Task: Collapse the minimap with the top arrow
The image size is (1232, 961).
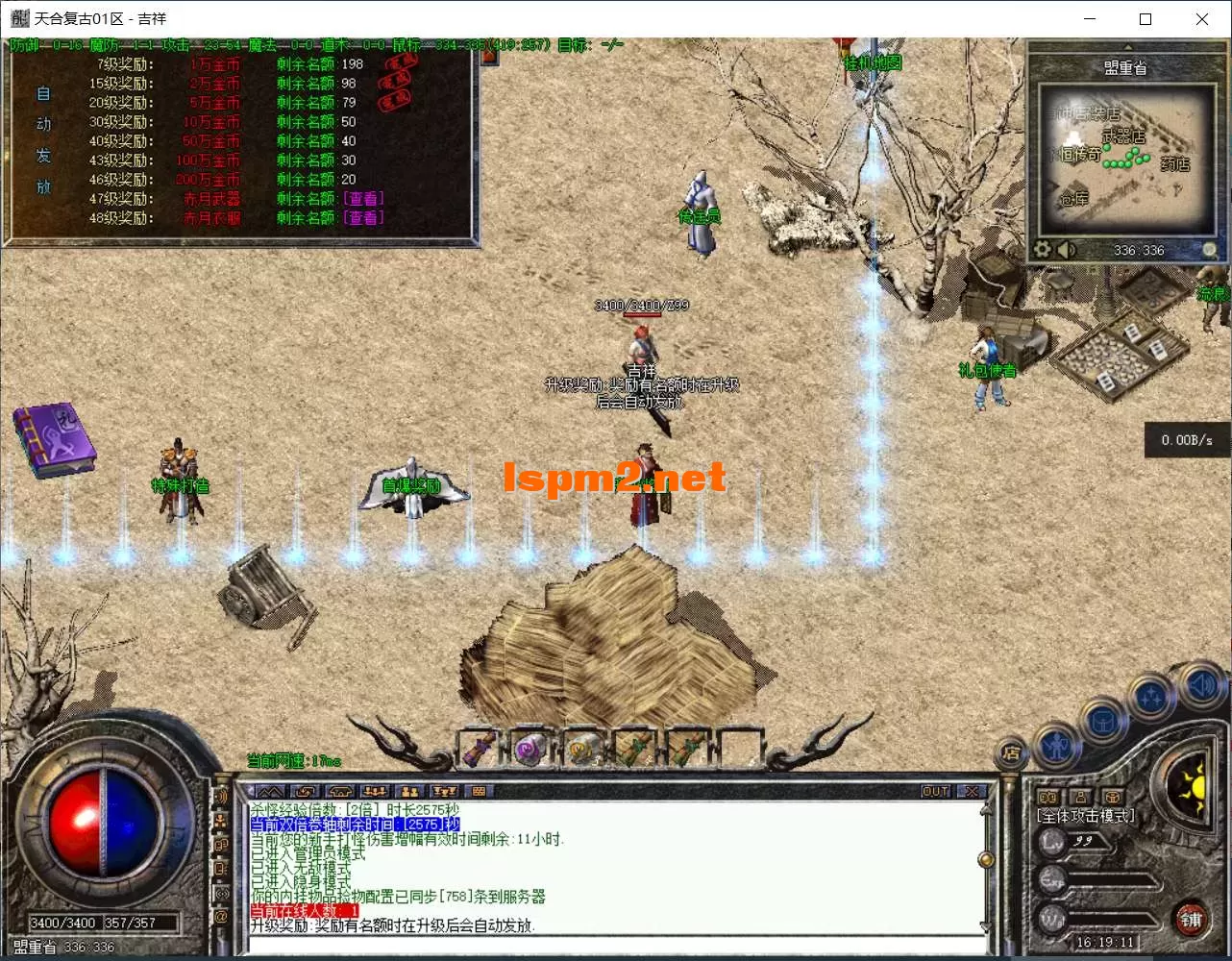Action: 1127,46
